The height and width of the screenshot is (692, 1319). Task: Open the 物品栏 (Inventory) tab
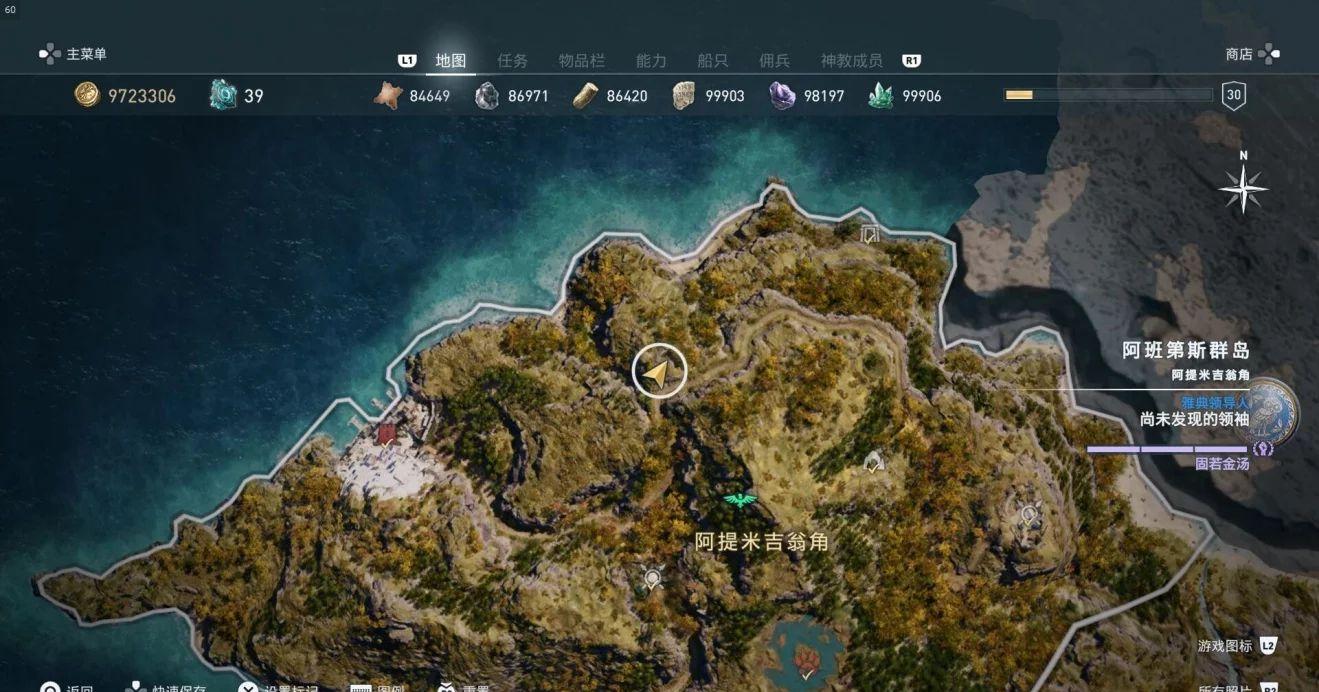click(x=581, y=61)
